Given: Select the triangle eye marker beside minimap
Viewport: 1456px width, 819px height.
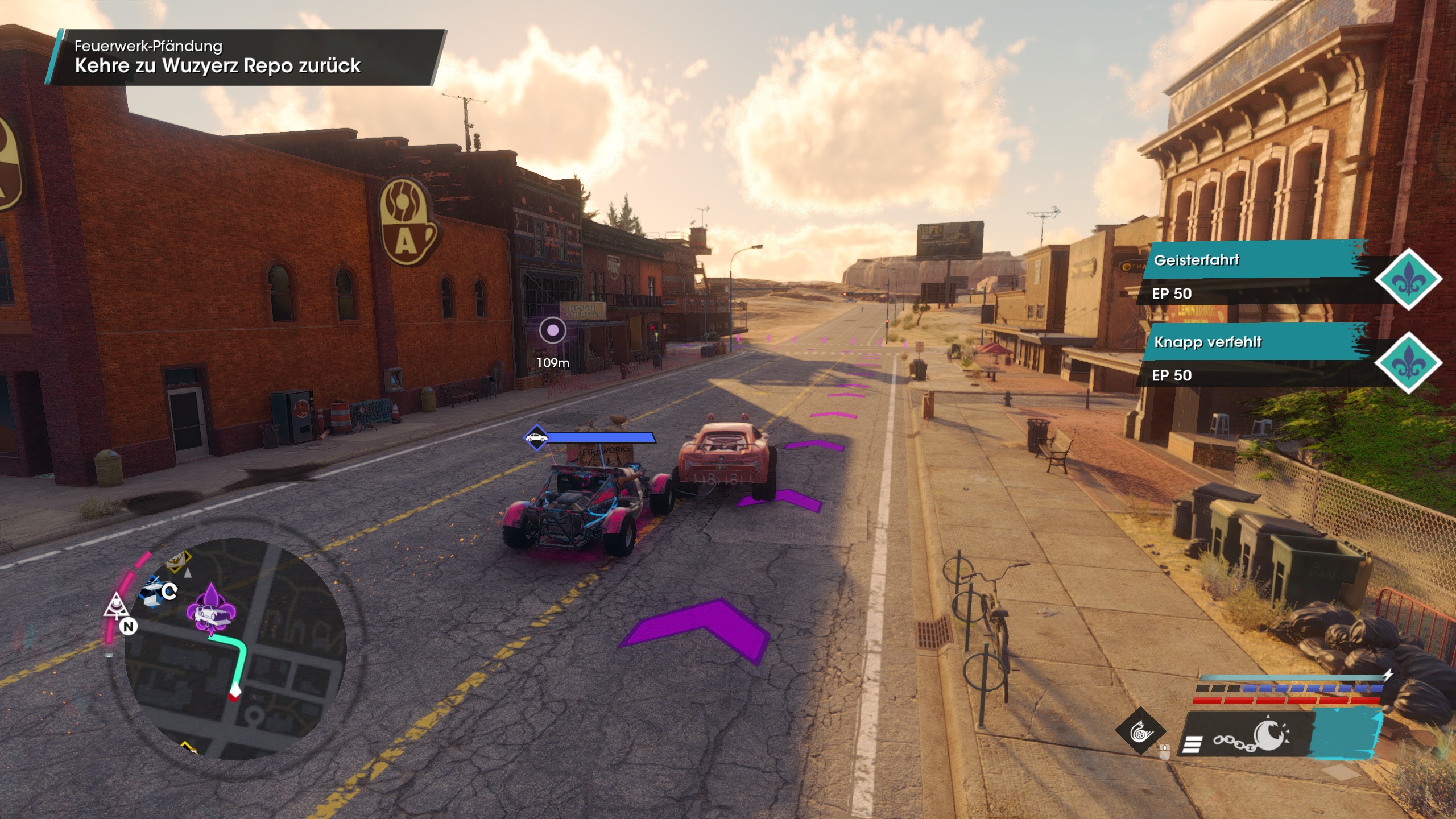Looking at the screenshot, I should click(115, 605).
